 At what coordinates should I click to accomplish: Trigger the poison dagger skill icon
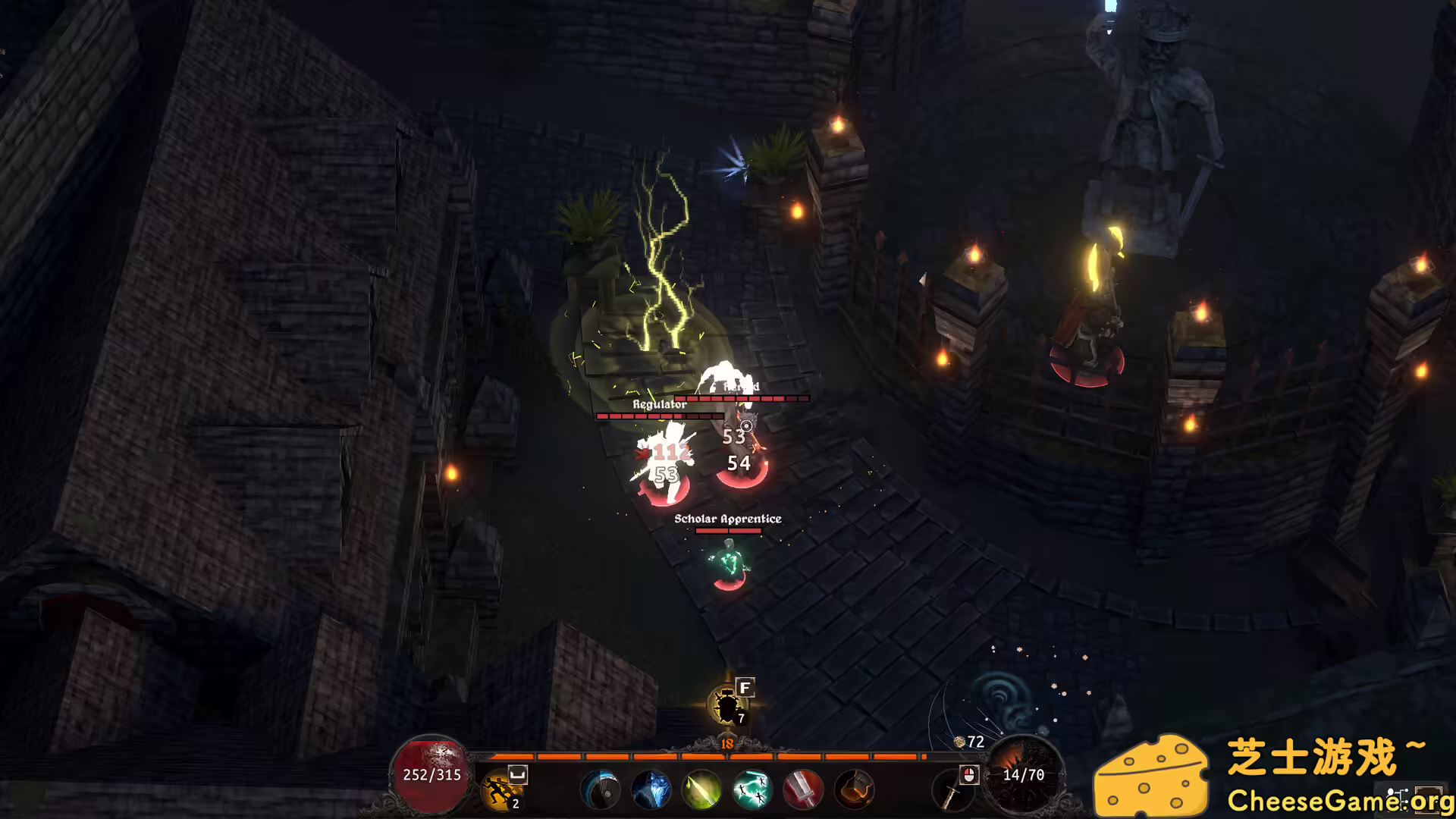pyautogui.click(x=701, y=789)
